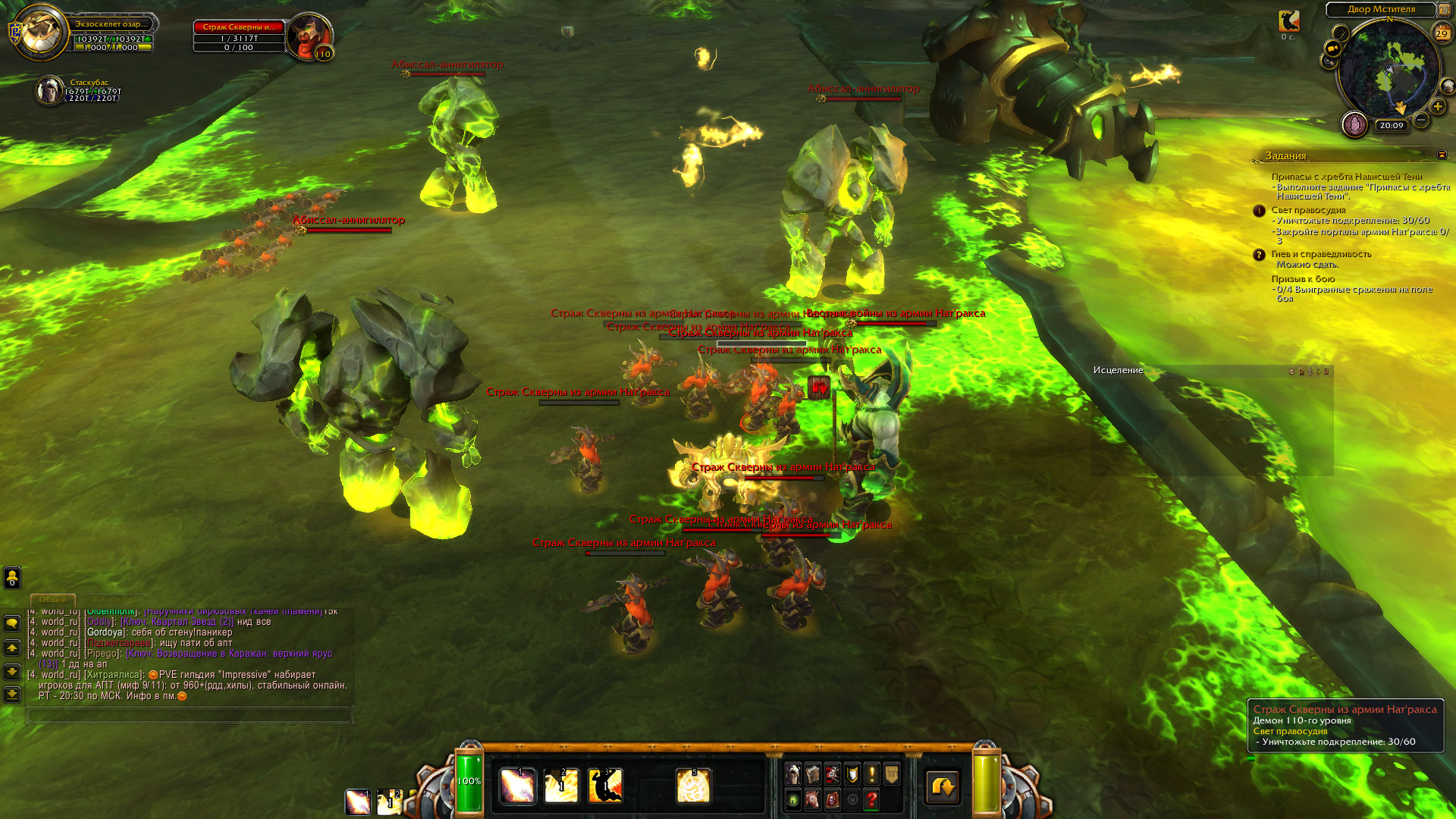Collapse the Задания quest tracker

point(1442,155)
